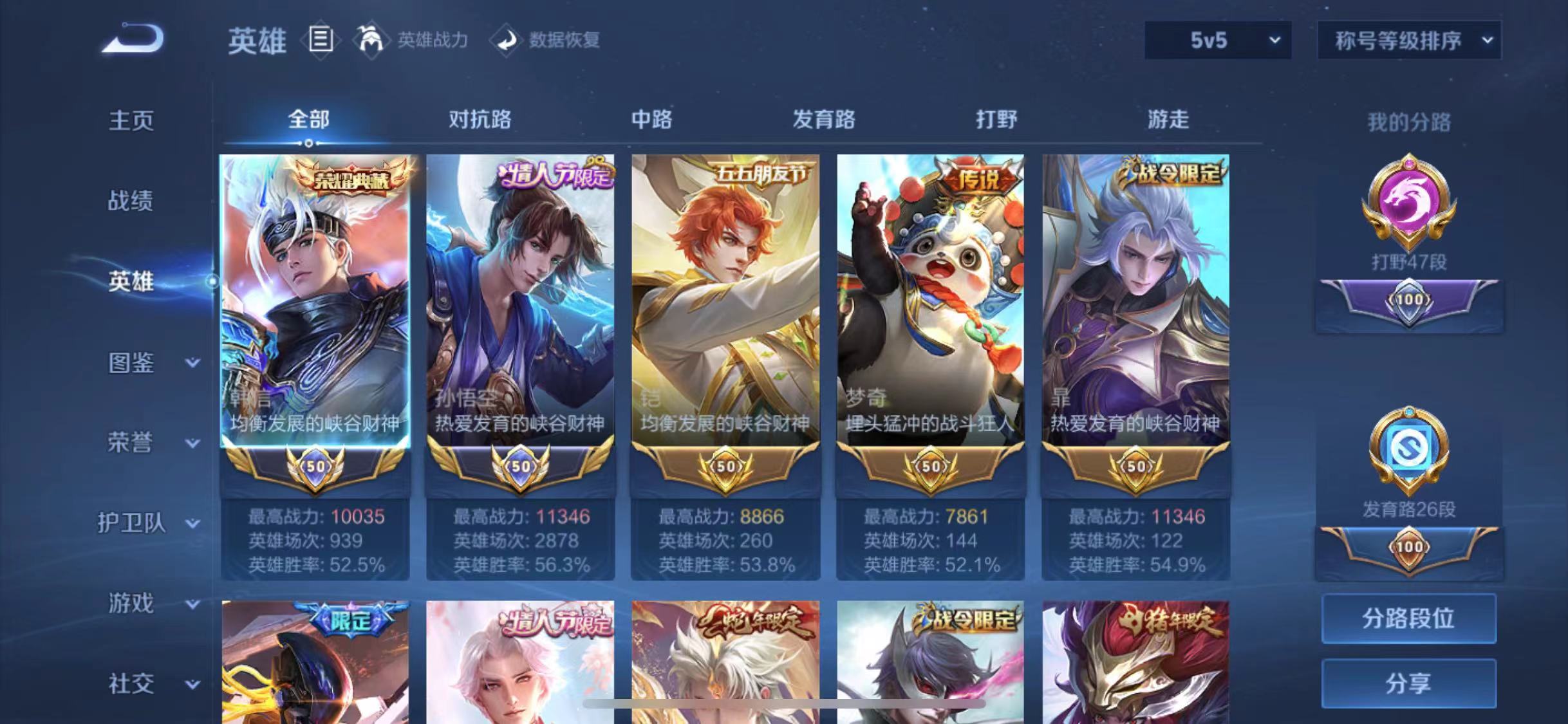Switch to the 对抗路 tab

pyautogui.click(x=480, y=120)
